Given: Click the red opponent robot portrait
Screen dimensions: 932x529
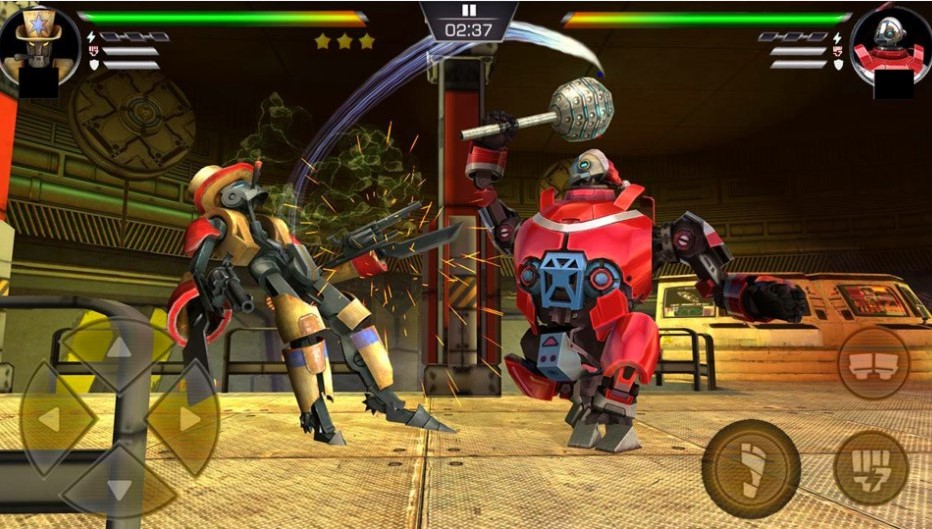Looking at the screenshot, I should click(x=890, y=45).
